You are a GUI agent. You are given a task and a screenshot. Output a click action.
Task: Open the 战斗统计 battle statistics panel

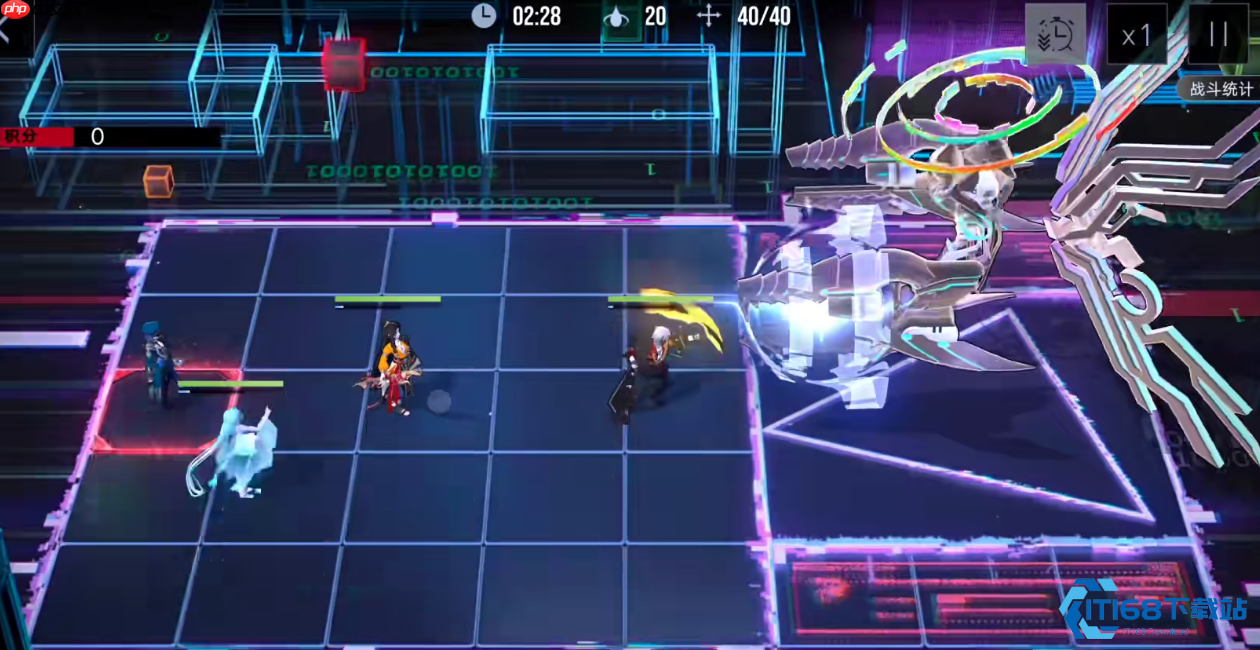coord(1220,88)
